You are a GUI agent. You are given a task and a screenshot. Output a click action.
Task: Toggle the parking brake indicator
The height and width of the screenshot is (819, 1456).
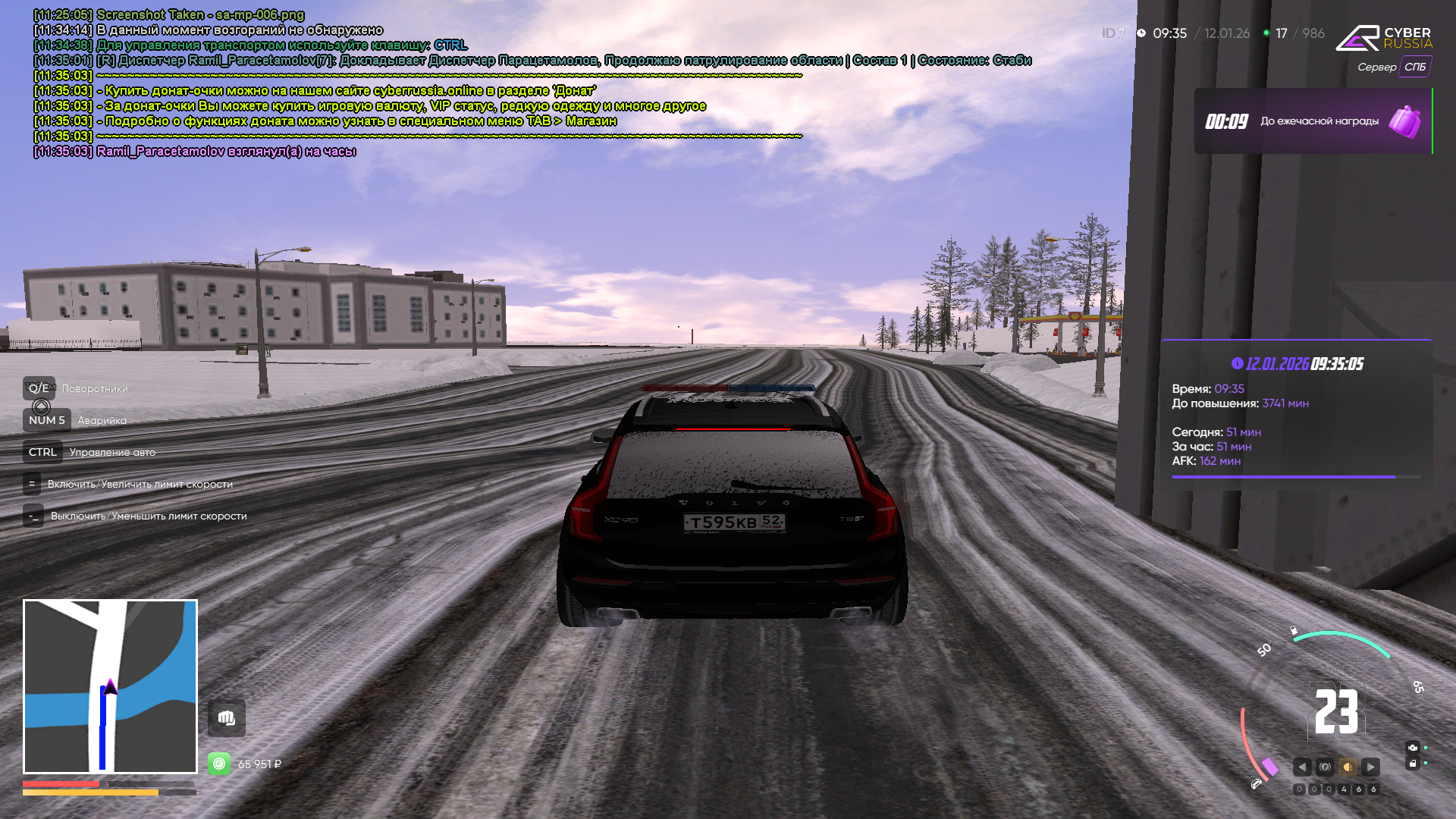[x=1325, y=767]
